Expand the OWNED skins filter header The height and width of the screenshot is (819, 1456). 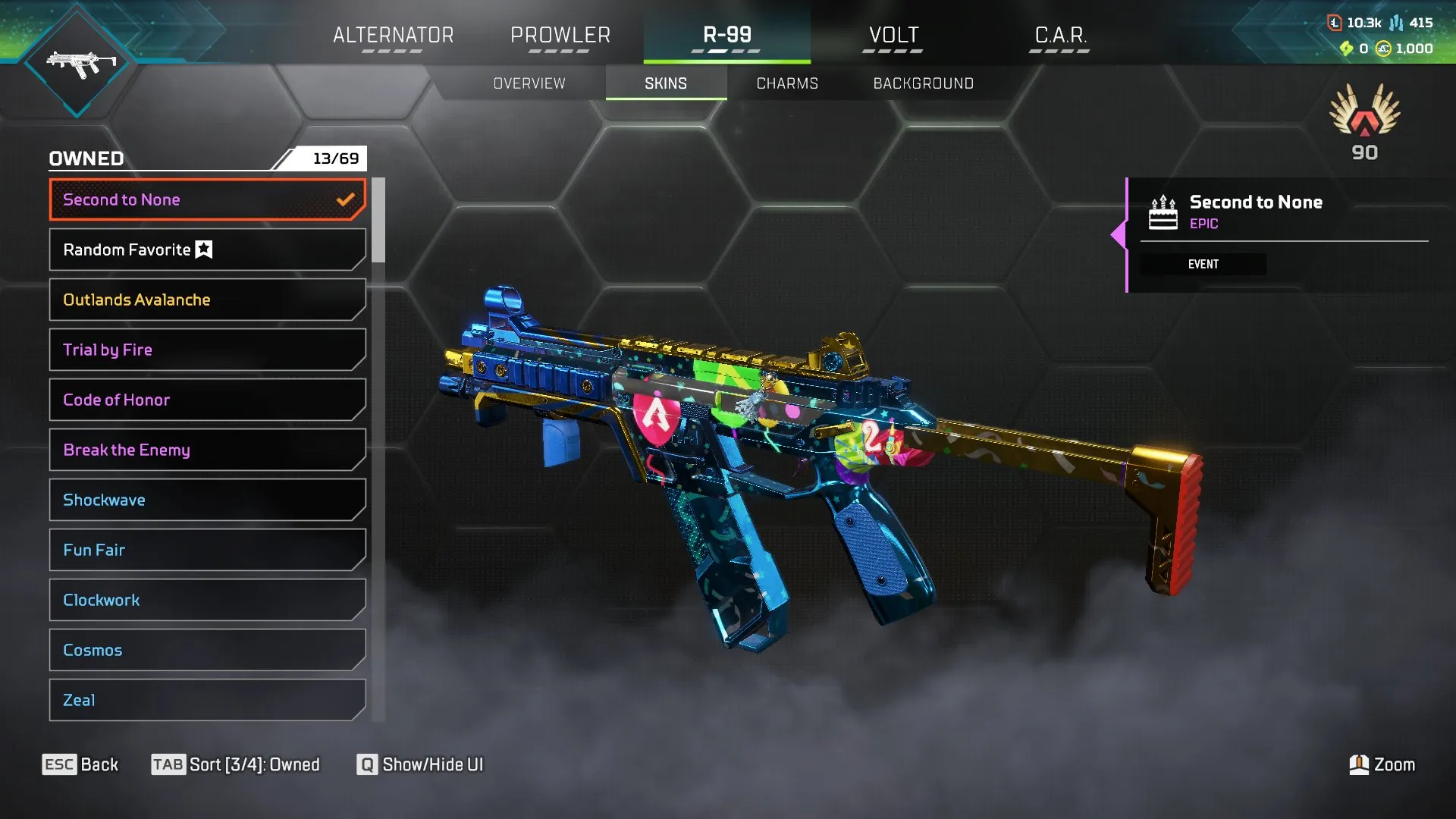coord(86,158)
